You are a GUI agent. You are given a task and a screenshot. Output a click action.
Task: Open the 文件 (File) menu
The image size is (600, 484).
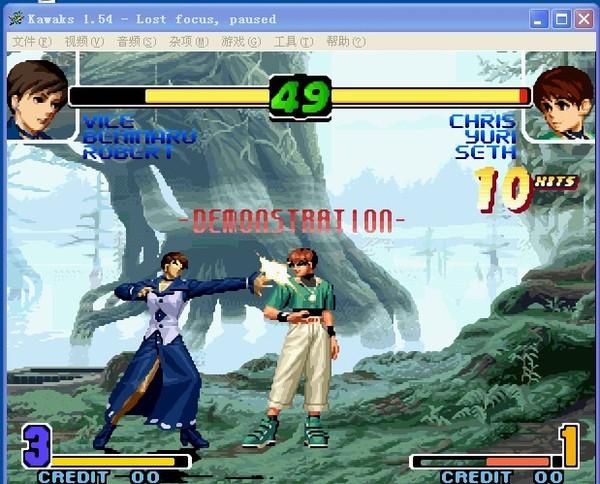coord(31,41)
